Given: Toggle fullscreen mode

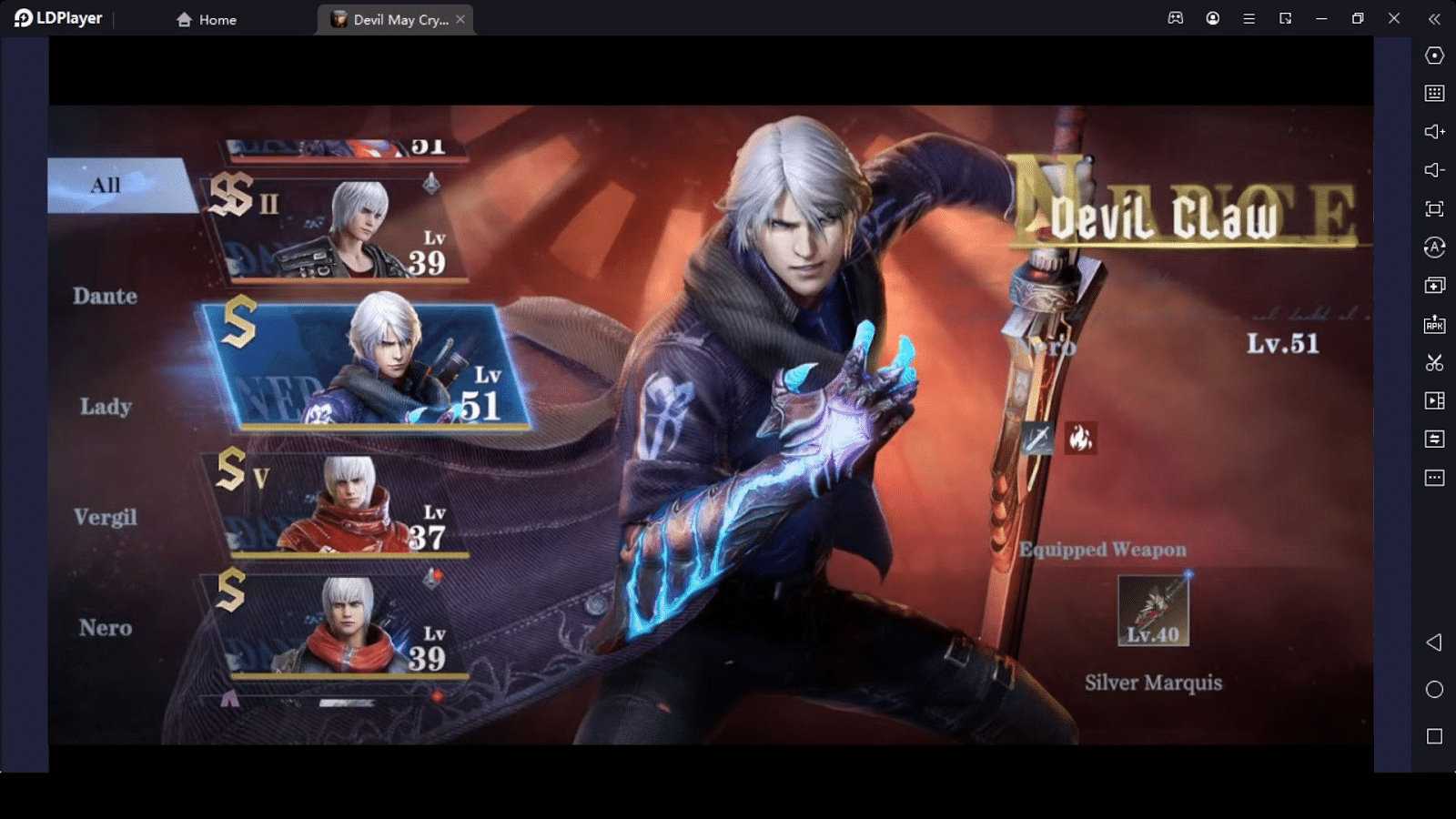Looking at the screenshot, I should (x=1433, y=207).
